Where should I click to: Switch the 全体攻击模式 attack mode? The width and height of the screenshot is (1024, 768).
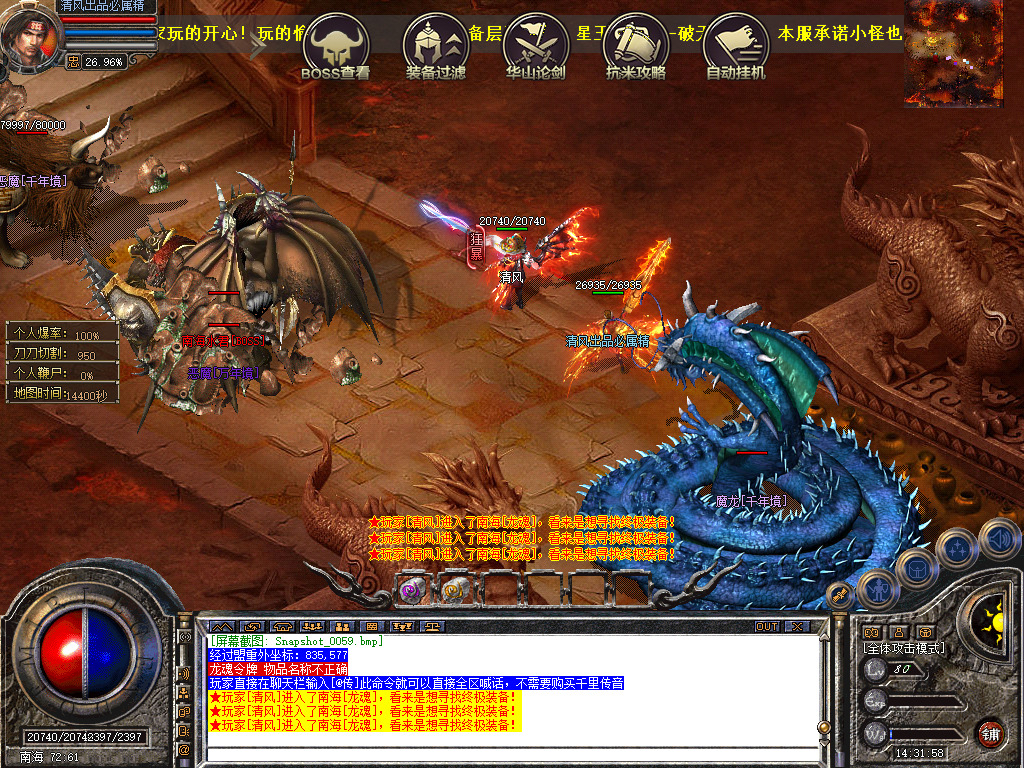click(x=904, y=649)
